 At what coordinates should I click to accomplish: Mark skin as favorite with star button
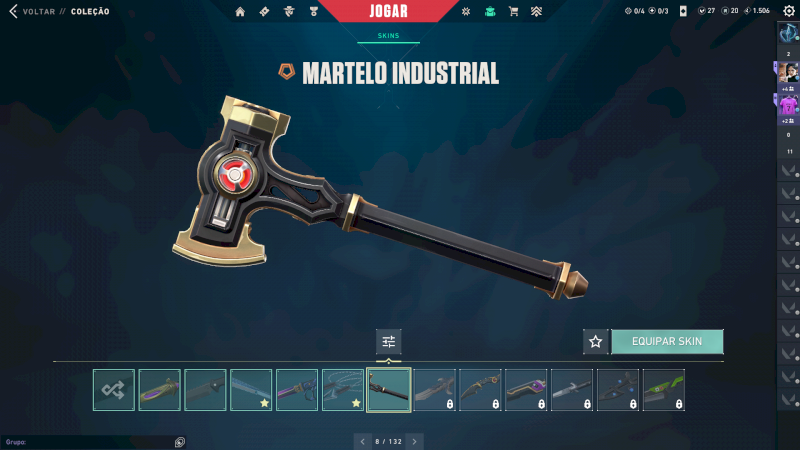(596, 342)
